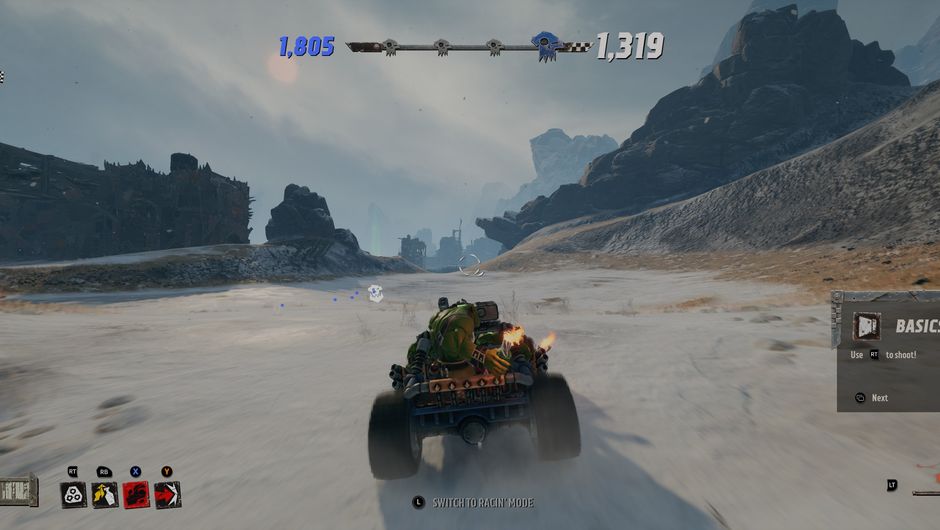Use the yellow flame and bottle ability
Viewport: 940px width, 530px height.
coord(104,494)
